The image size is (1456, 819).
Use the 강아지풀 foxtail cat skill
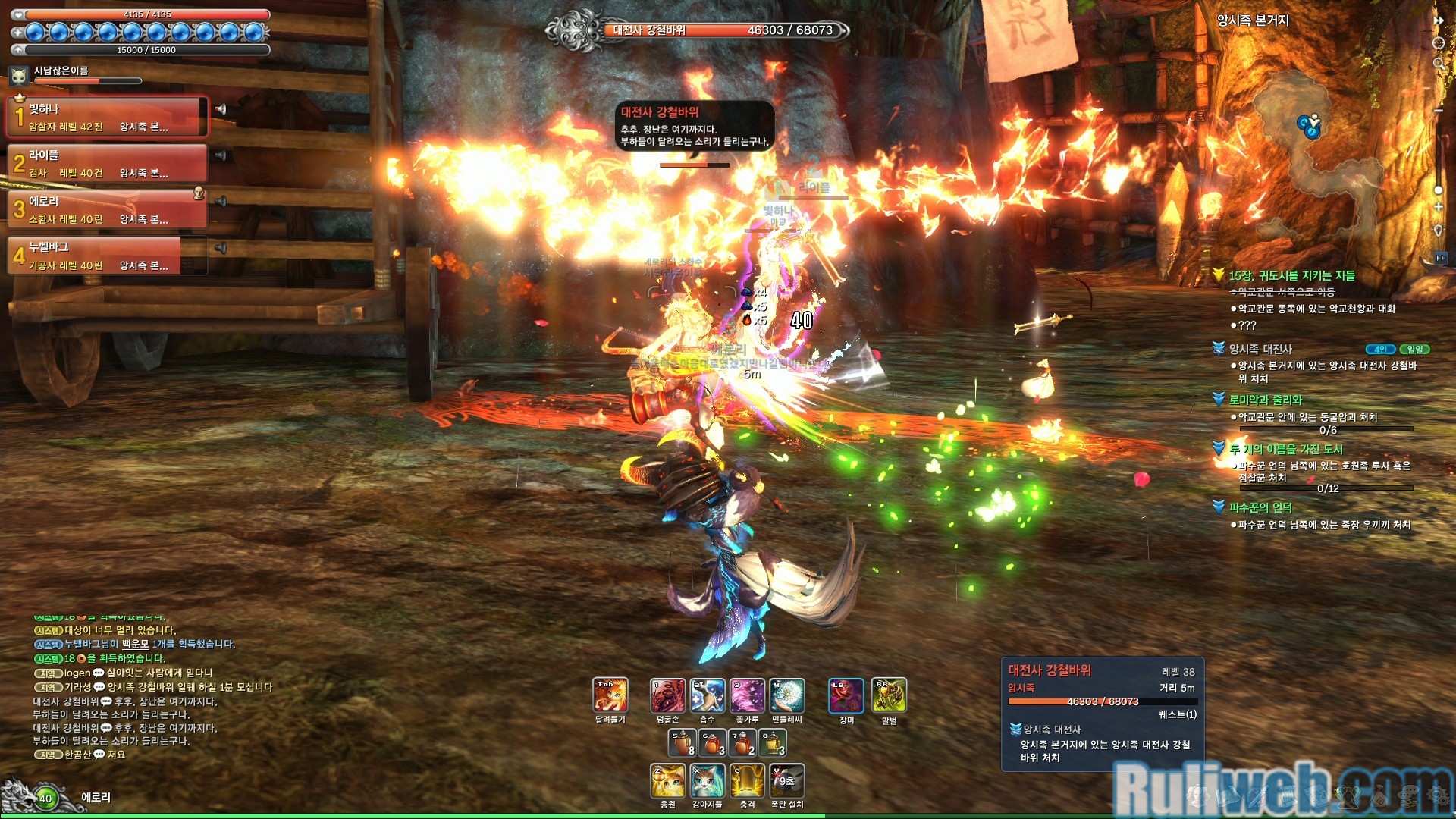[x=708, y=781]
